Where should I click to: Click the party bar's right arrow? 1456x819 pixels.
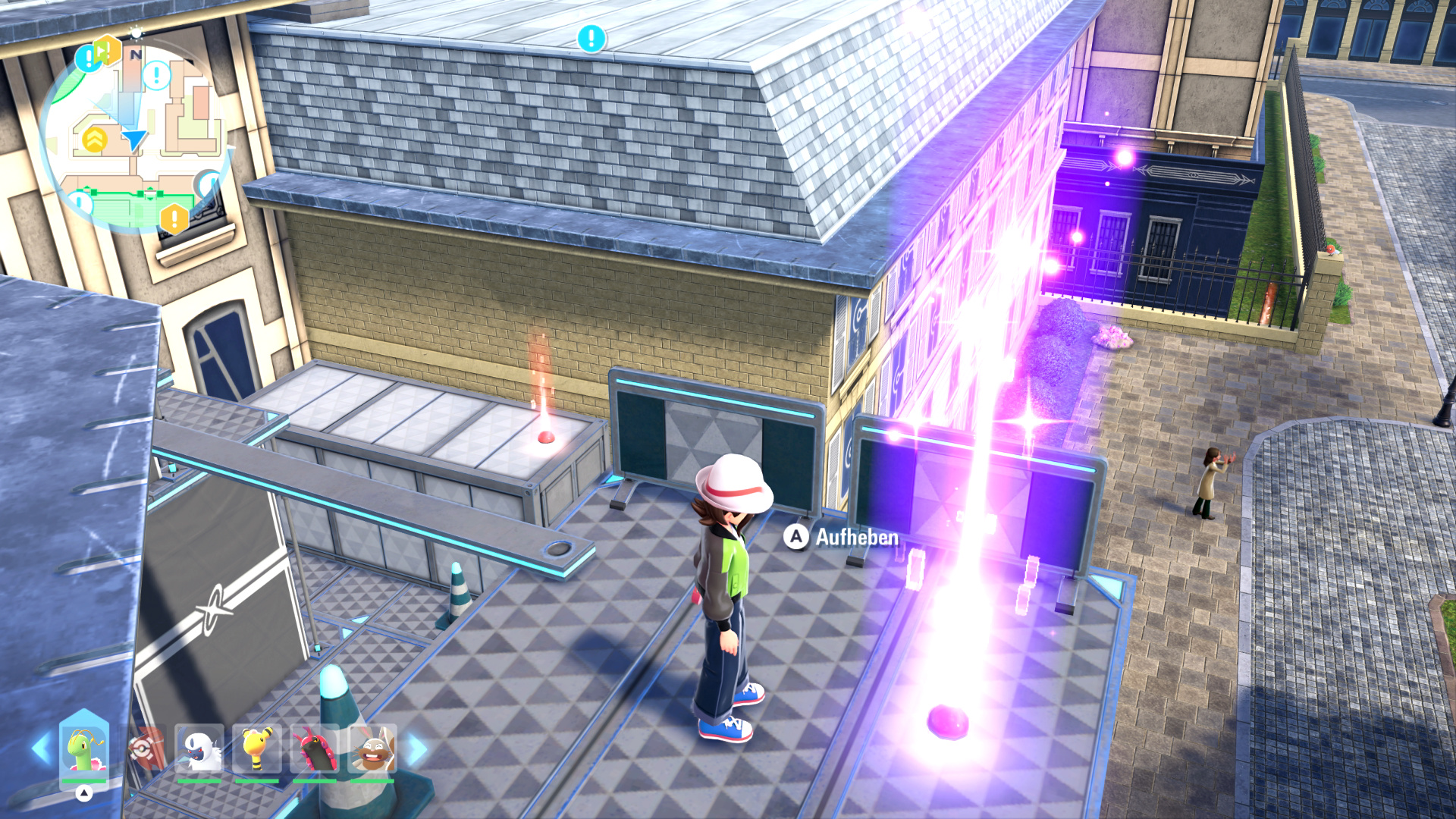[x=417, y=749]
